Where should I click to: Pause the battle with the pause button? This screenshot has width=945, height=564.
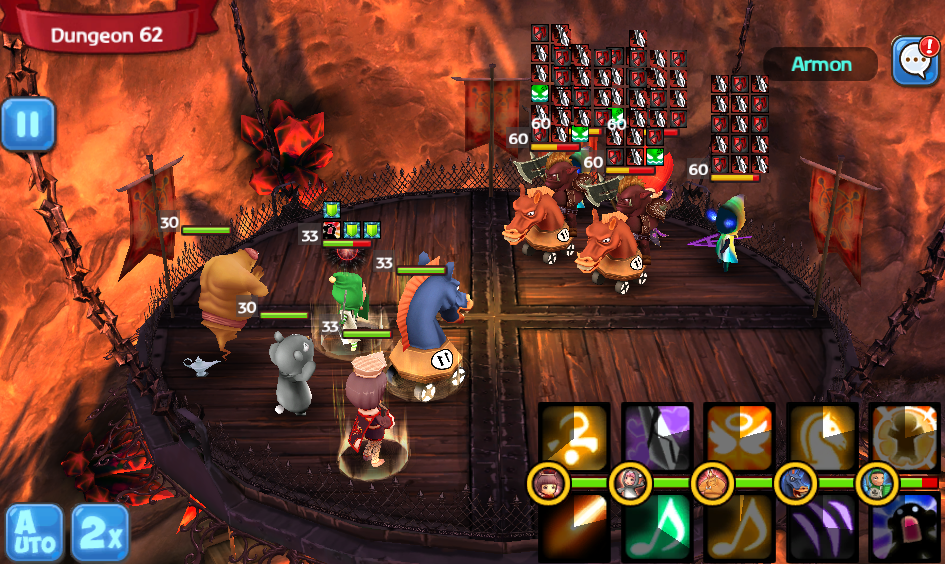27,125
